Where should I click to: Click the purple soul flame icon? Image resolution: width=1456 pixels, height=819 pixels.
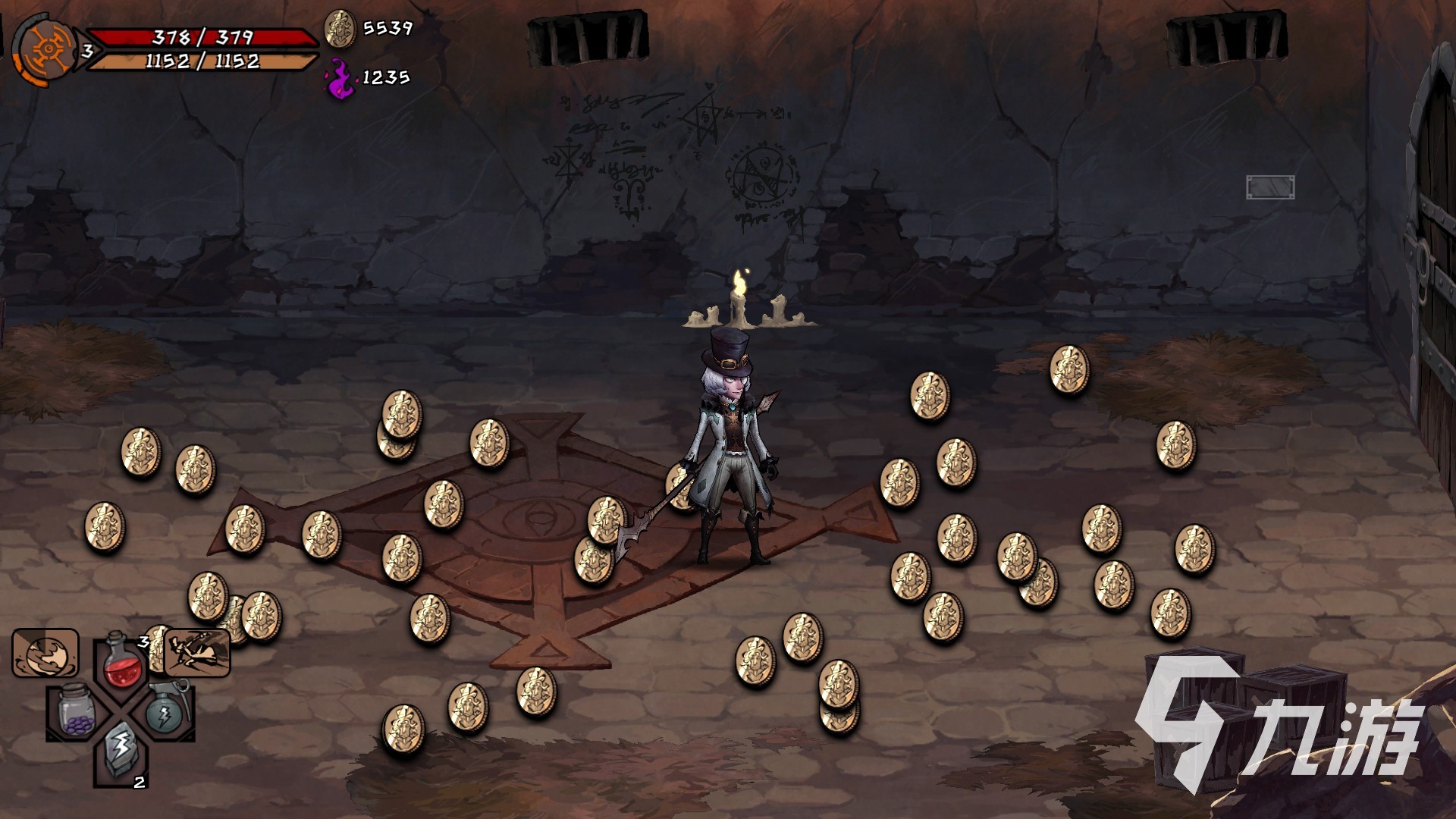pos(340,79)
